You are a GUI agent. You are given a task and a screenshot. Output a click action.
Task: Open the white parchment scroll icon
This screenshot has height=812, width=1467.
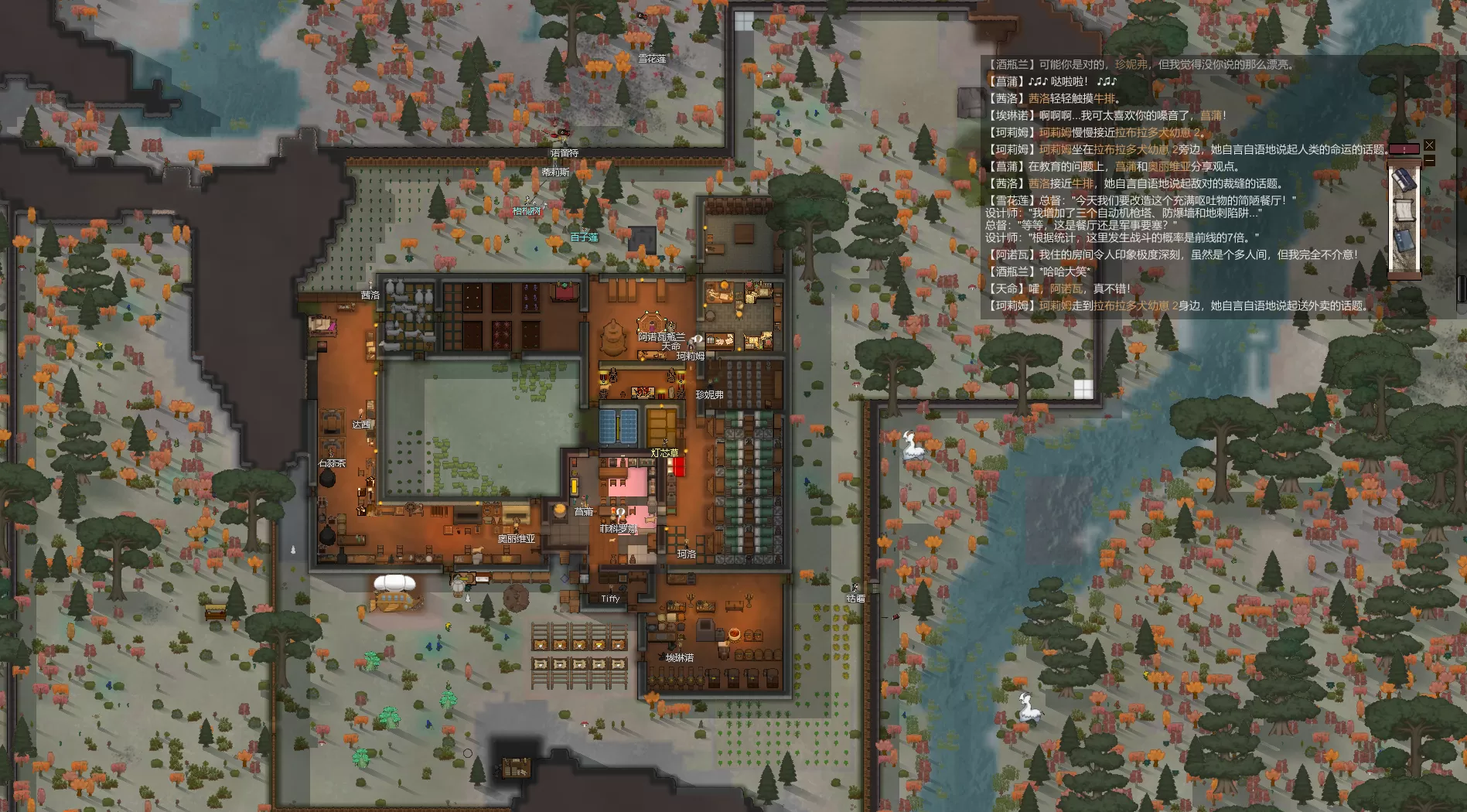(1404, 210)
